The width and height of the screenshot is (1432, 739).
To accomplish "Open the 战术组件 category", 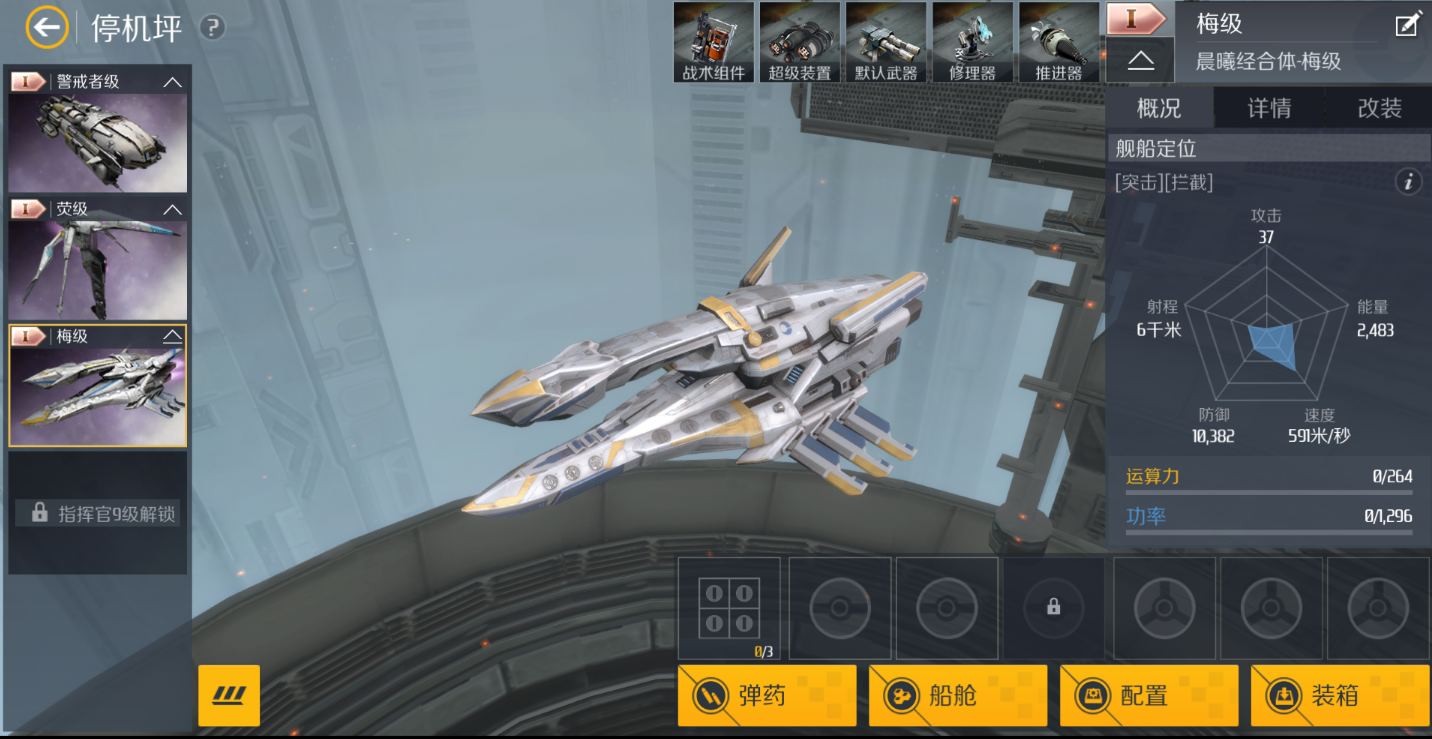I will (x=713, y=42).
